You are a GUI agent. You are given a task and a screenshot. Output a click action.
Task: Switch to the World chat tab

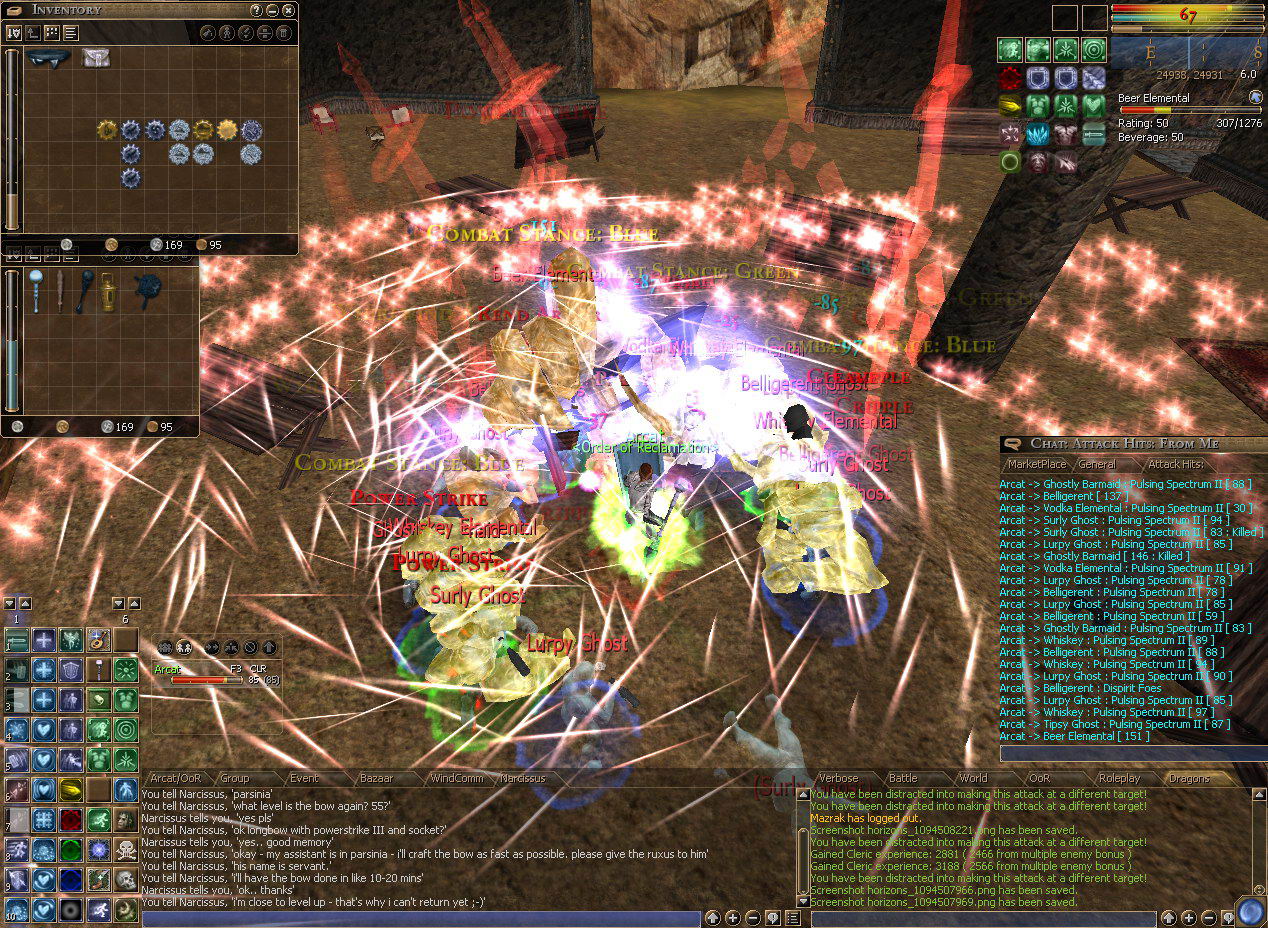[973, 778]
